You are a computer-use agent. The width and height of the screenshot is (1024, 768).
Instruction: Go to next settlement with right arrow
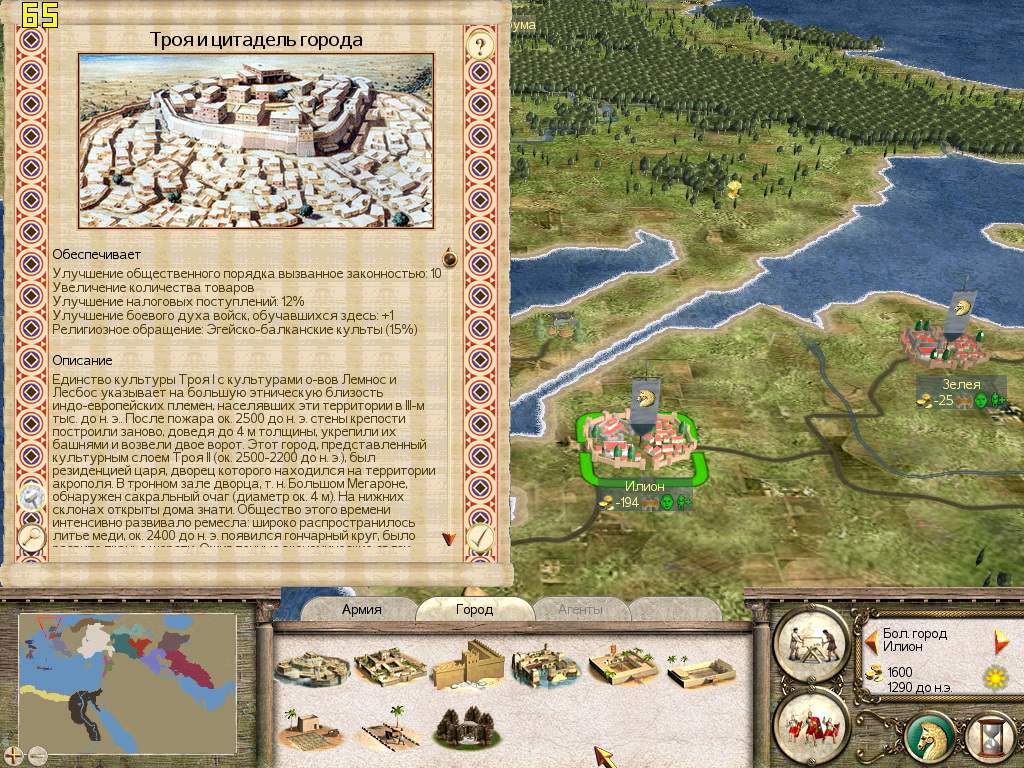click(1001, 640)
